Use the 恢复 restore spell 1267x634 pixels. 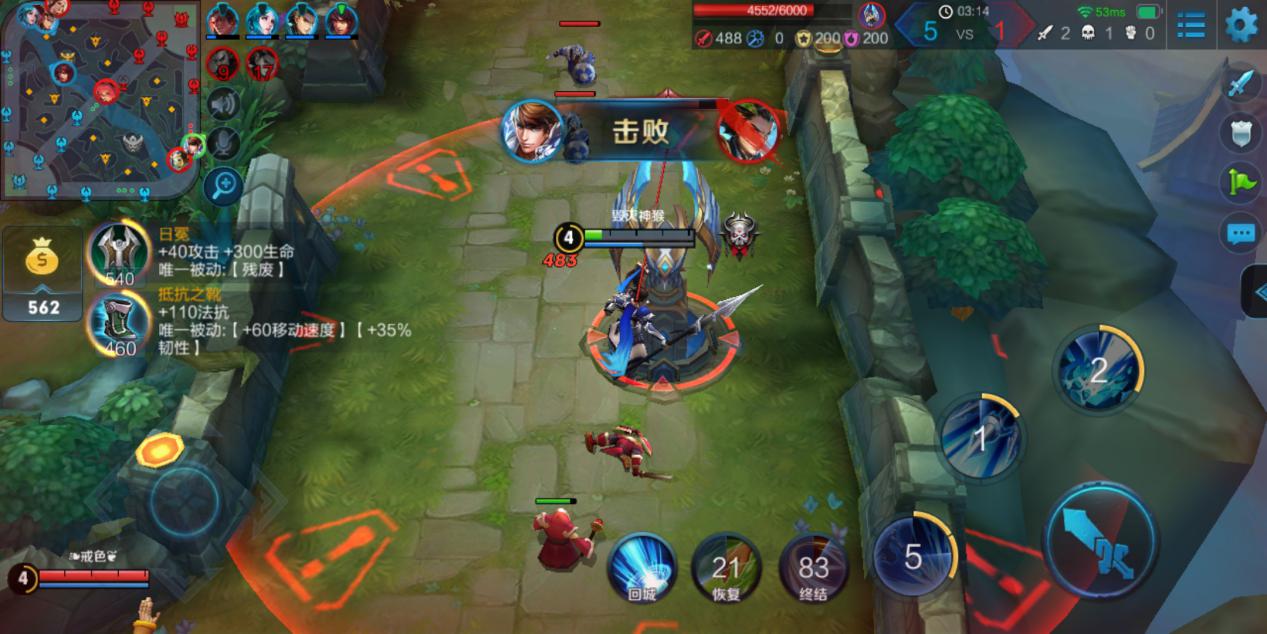(726, 568)
